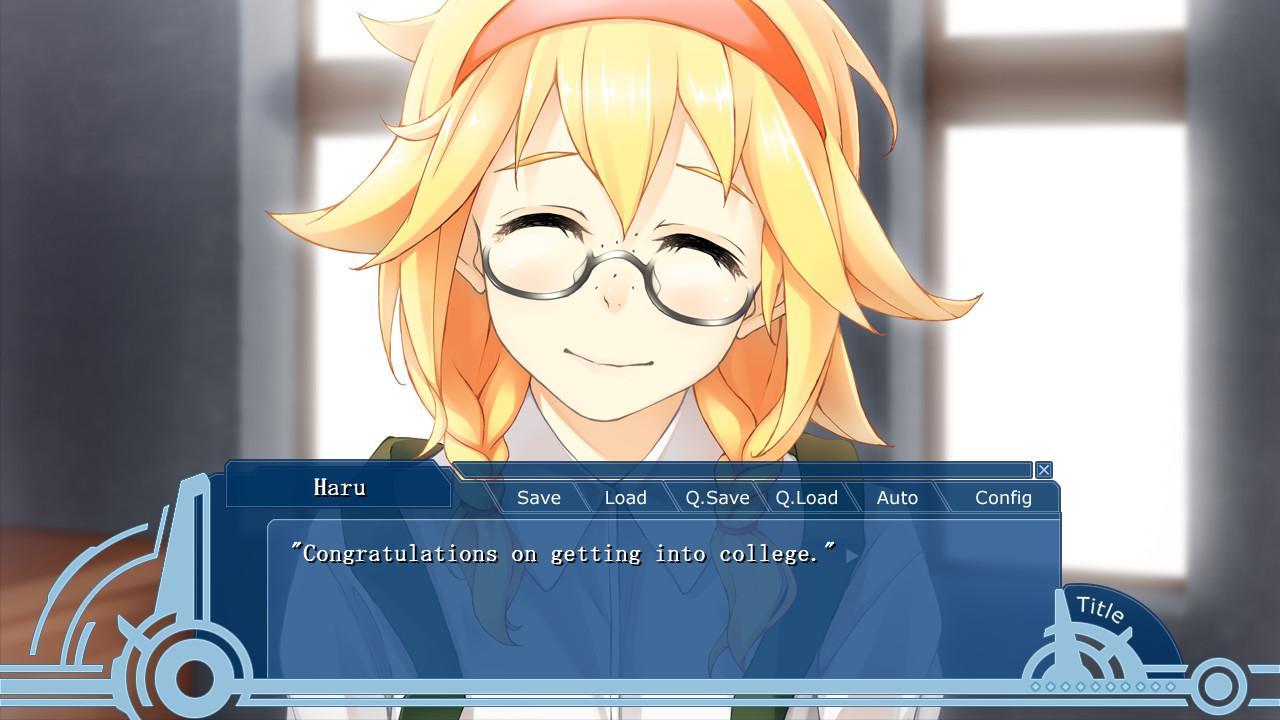Hide the message window with the X button
Screen dimensions: 1280x720
click(1043, 470)
